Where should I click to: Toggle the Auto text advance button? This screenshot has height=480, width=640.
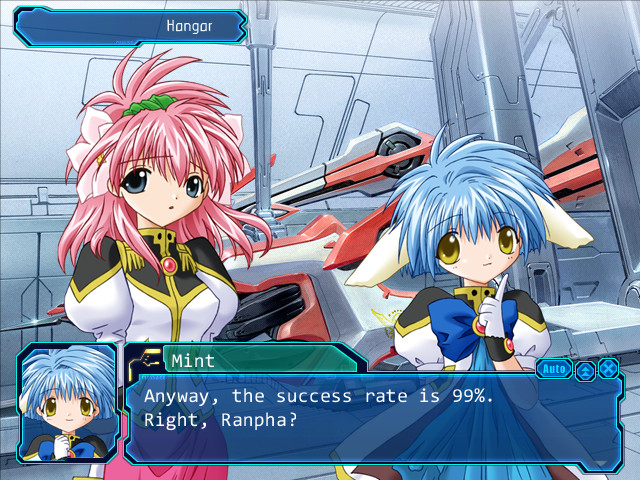click(x=553, y=368)
